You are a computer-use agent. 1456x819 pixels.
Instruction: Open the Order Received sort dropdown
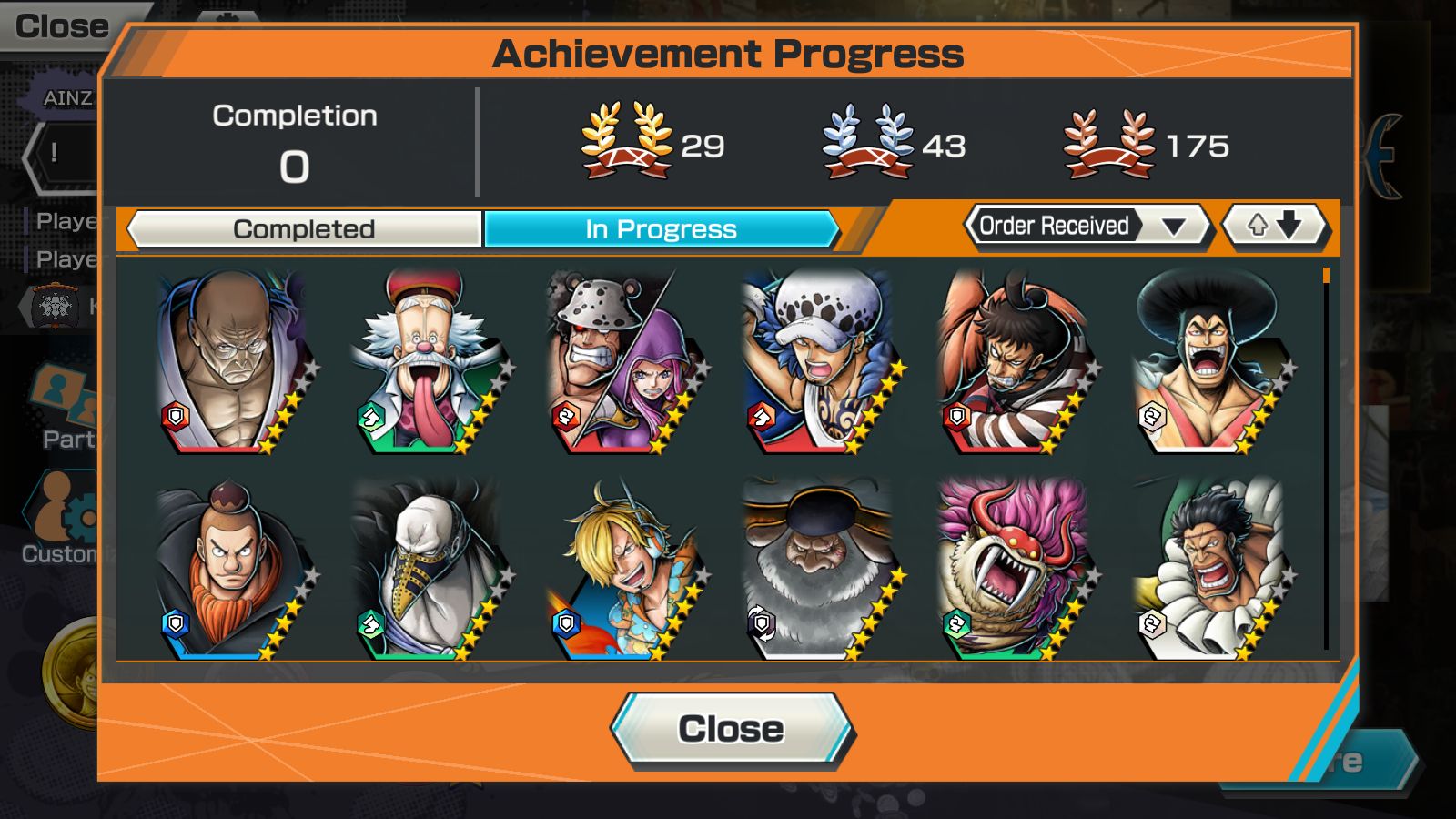coord(1087,226)
